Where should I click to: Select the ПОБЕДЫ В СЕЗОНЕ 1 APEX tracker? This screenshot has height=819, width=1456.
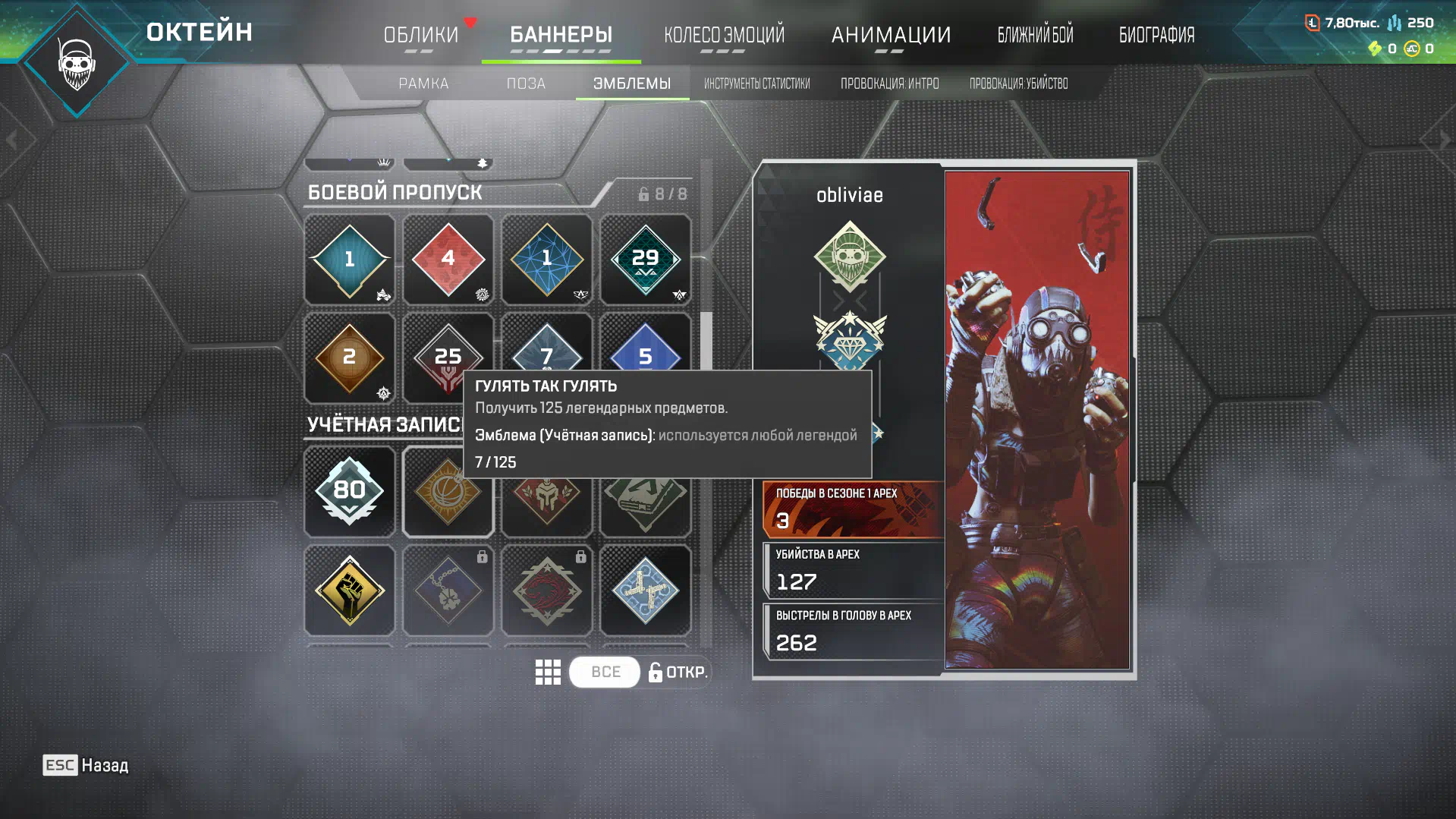tap(853, 509)
